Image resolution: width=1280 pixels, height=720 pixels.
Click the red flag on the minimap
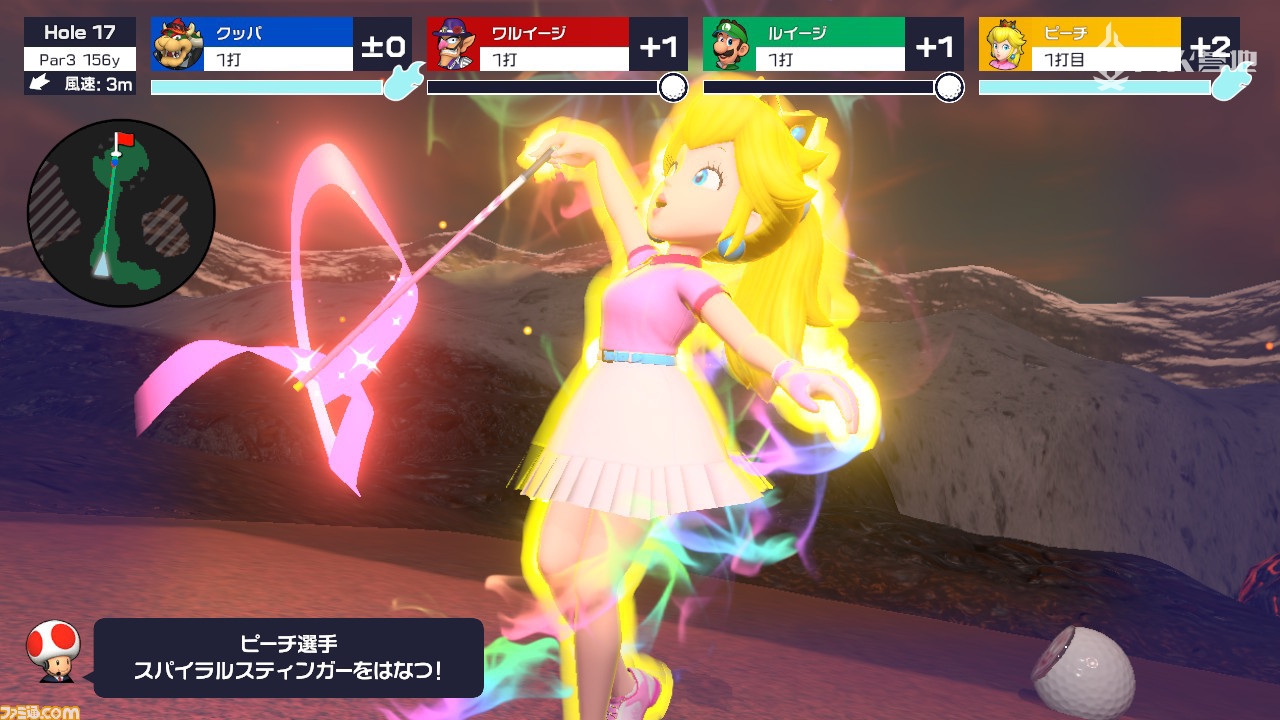pos(125,139)
